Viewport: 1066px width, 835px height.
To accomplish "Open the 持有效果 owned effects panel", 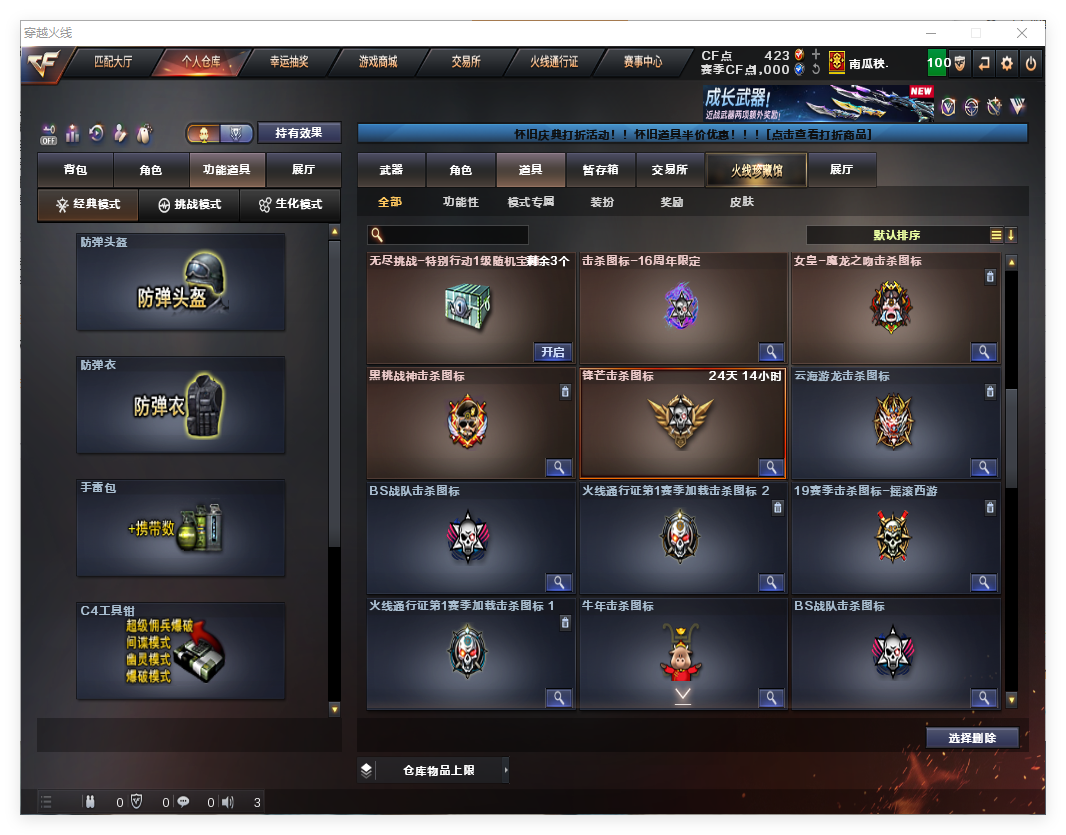I will 299,133.
